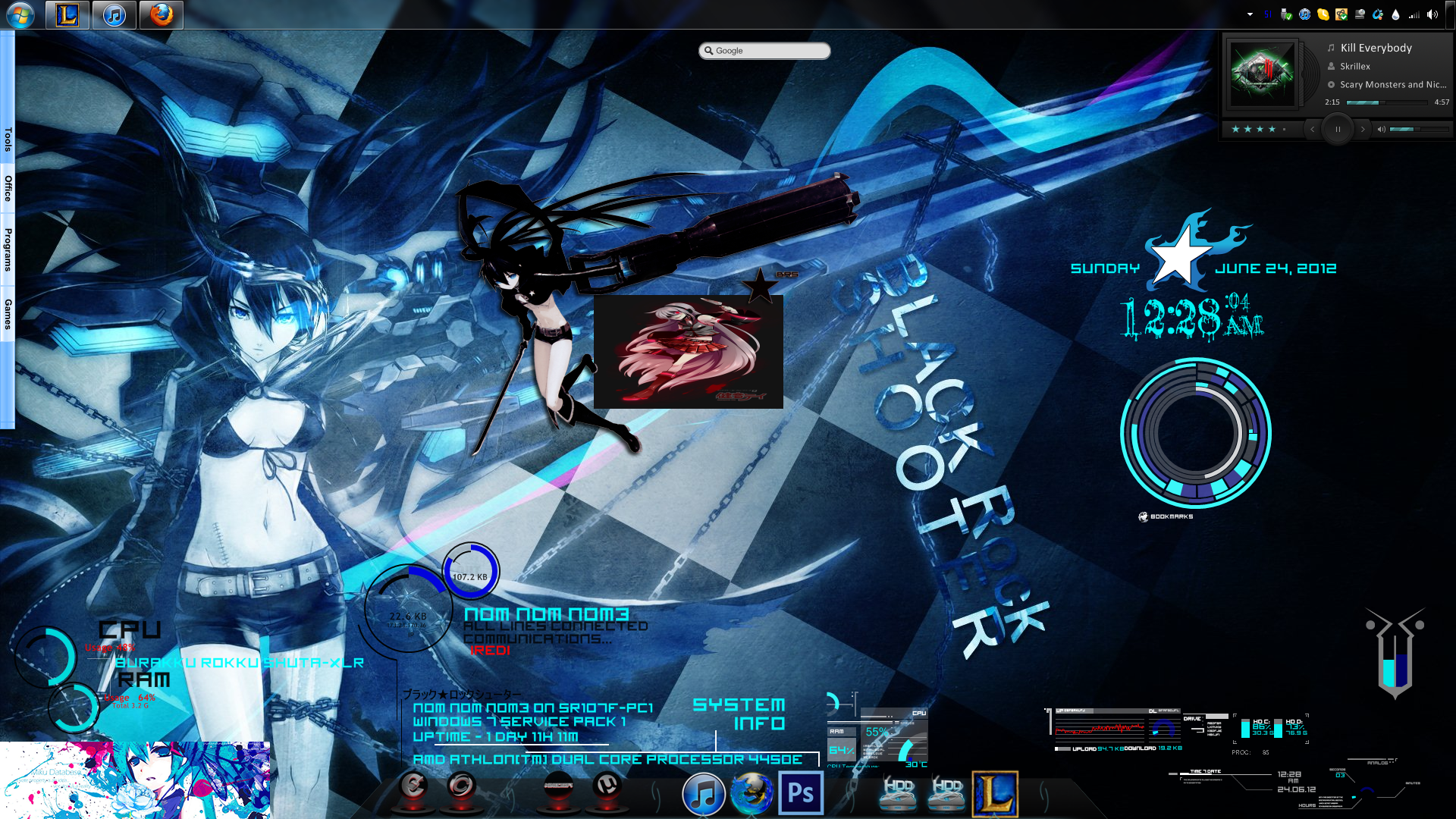This screenshot has height=819, width=1456.
Task: Expand hidden icons in the system tray
Action: pos(1250,14)
